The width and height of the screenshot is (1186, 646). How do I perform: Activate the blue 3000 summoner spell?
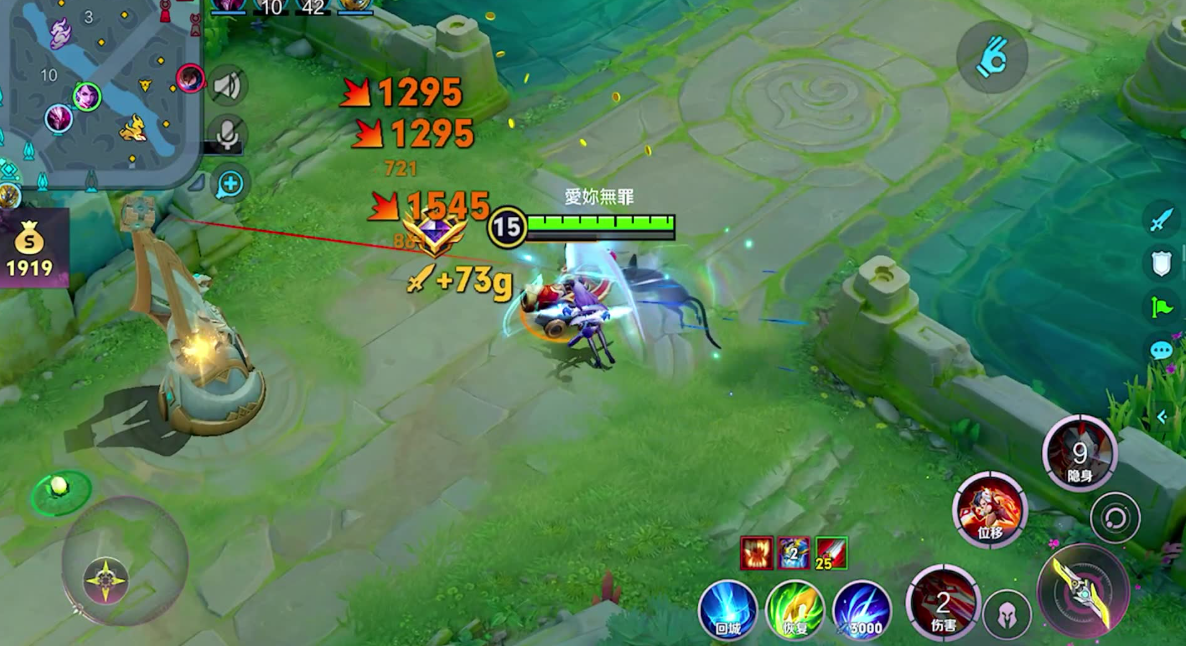pos(861,609)
